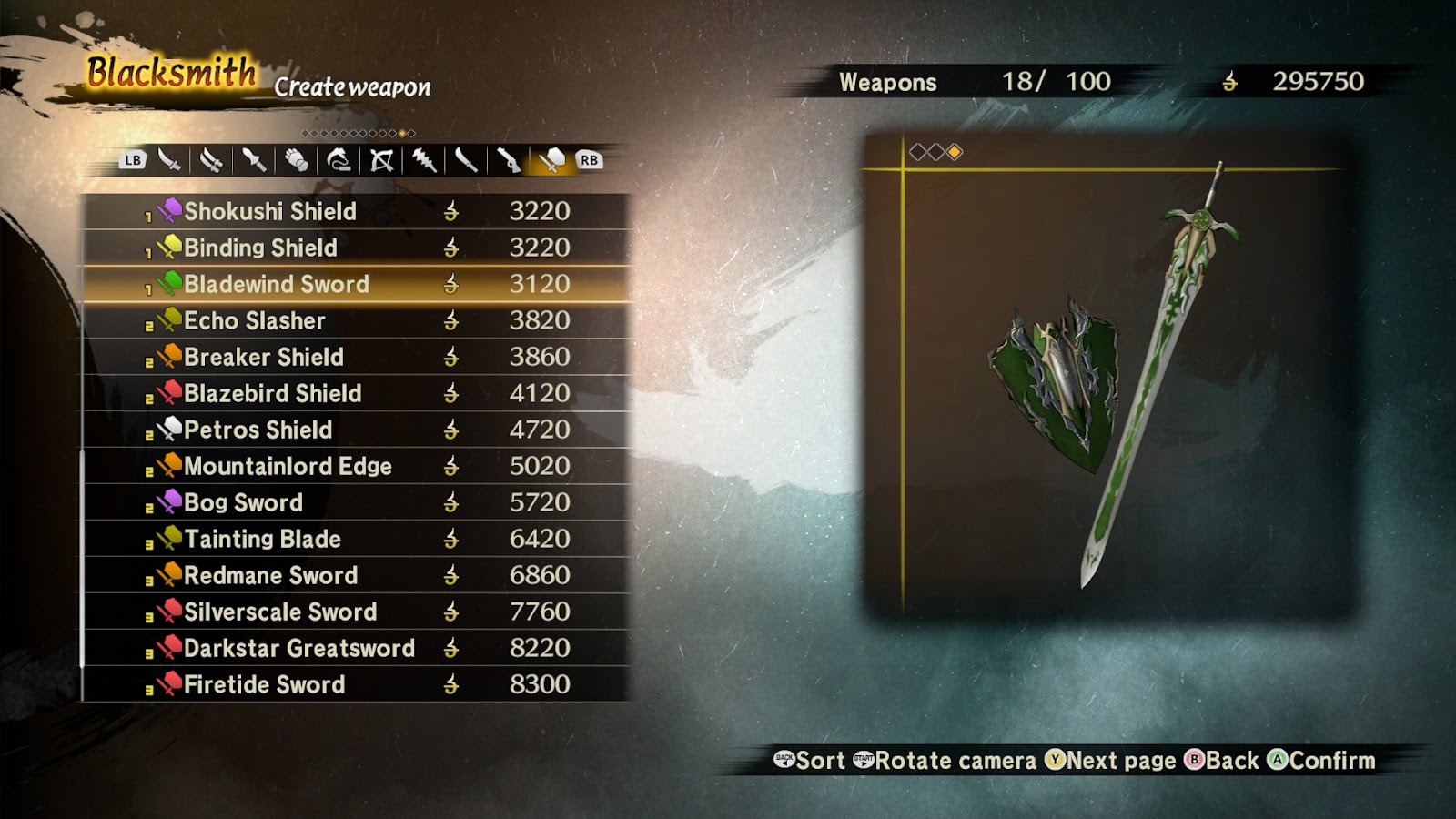The image size is (1456, 819).
Task: Switch to the dual swords category tab
Action: pos(211,161)
